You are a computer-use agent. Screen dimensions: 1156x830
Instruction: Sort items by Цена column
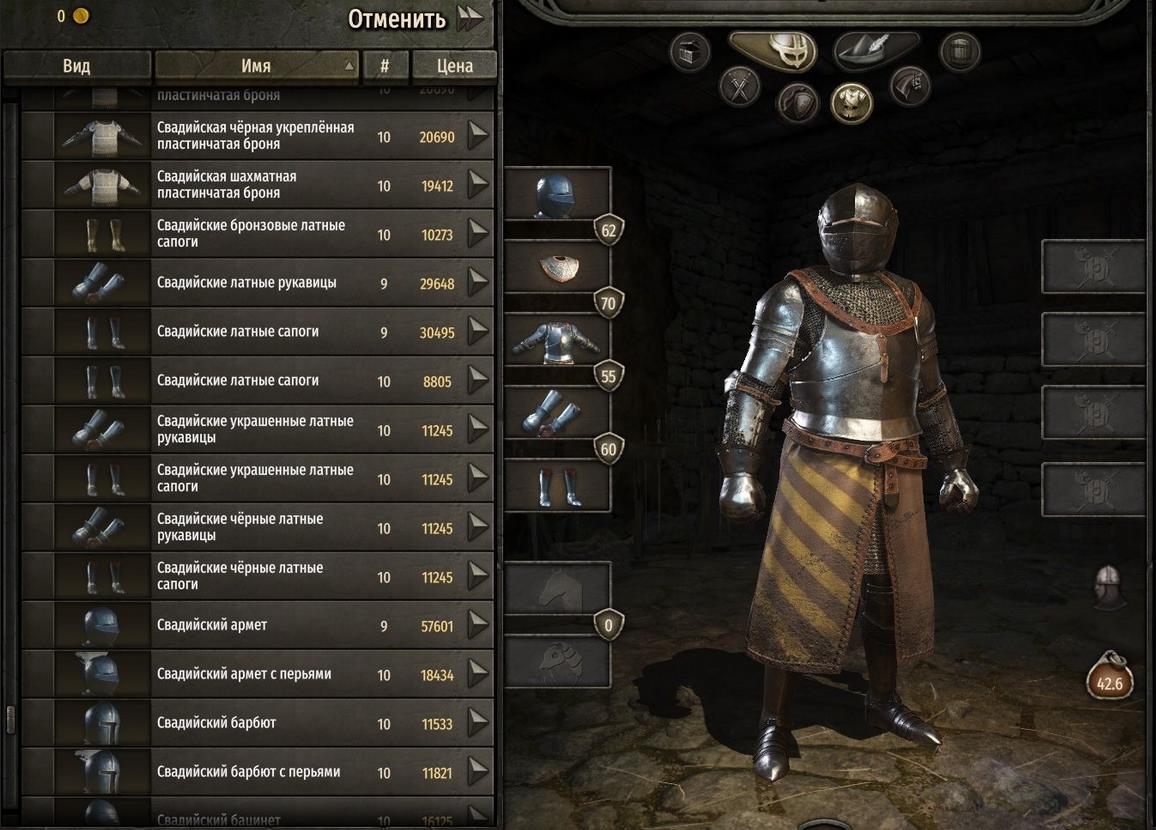454,66
